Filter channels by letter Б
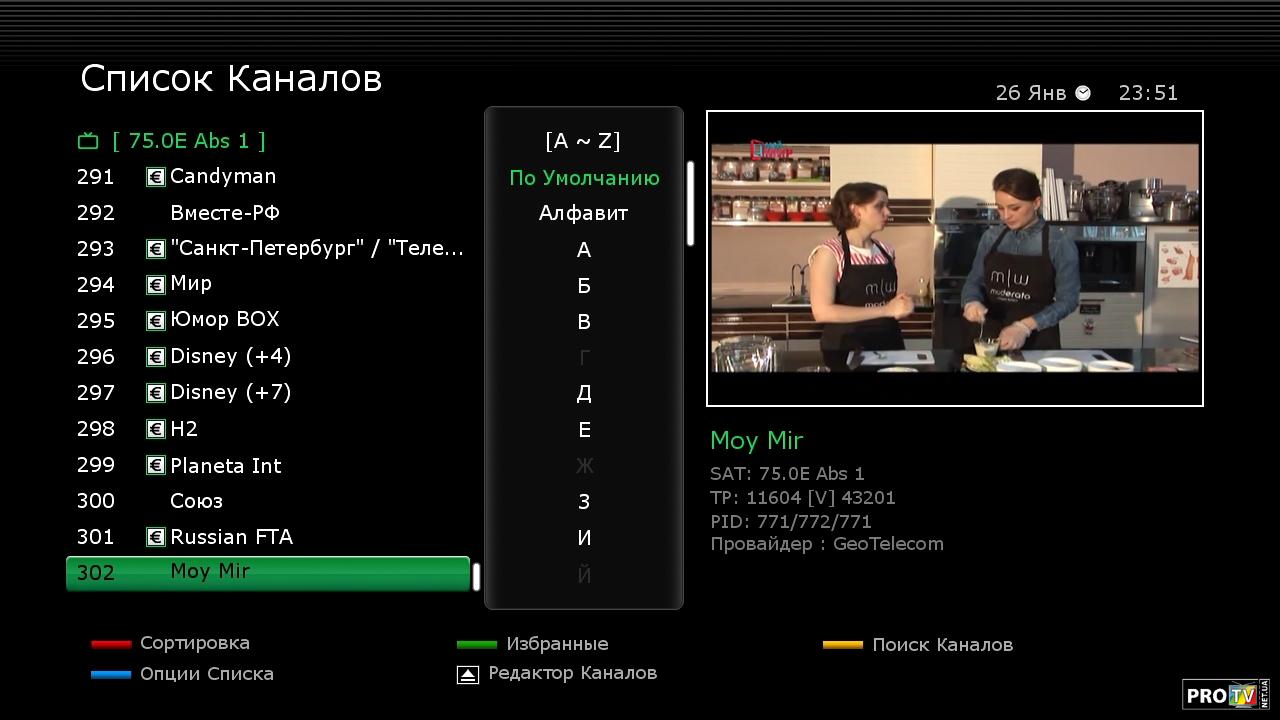 (584, 286)
